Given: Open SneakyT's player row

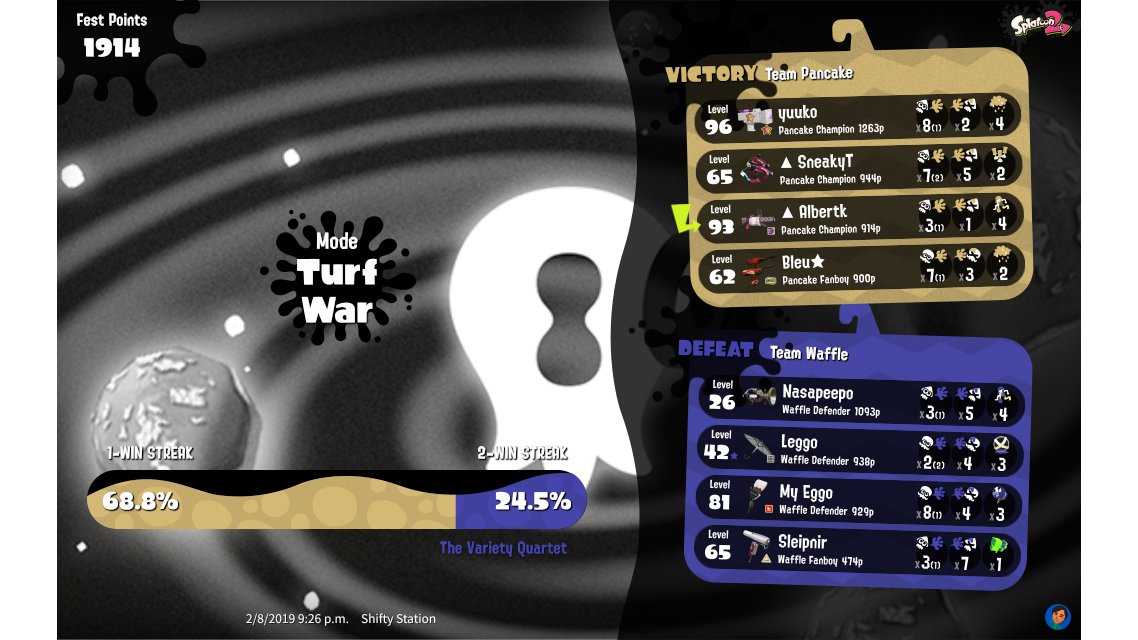Looking at the screenshot, I should click(x=858, y=167).
